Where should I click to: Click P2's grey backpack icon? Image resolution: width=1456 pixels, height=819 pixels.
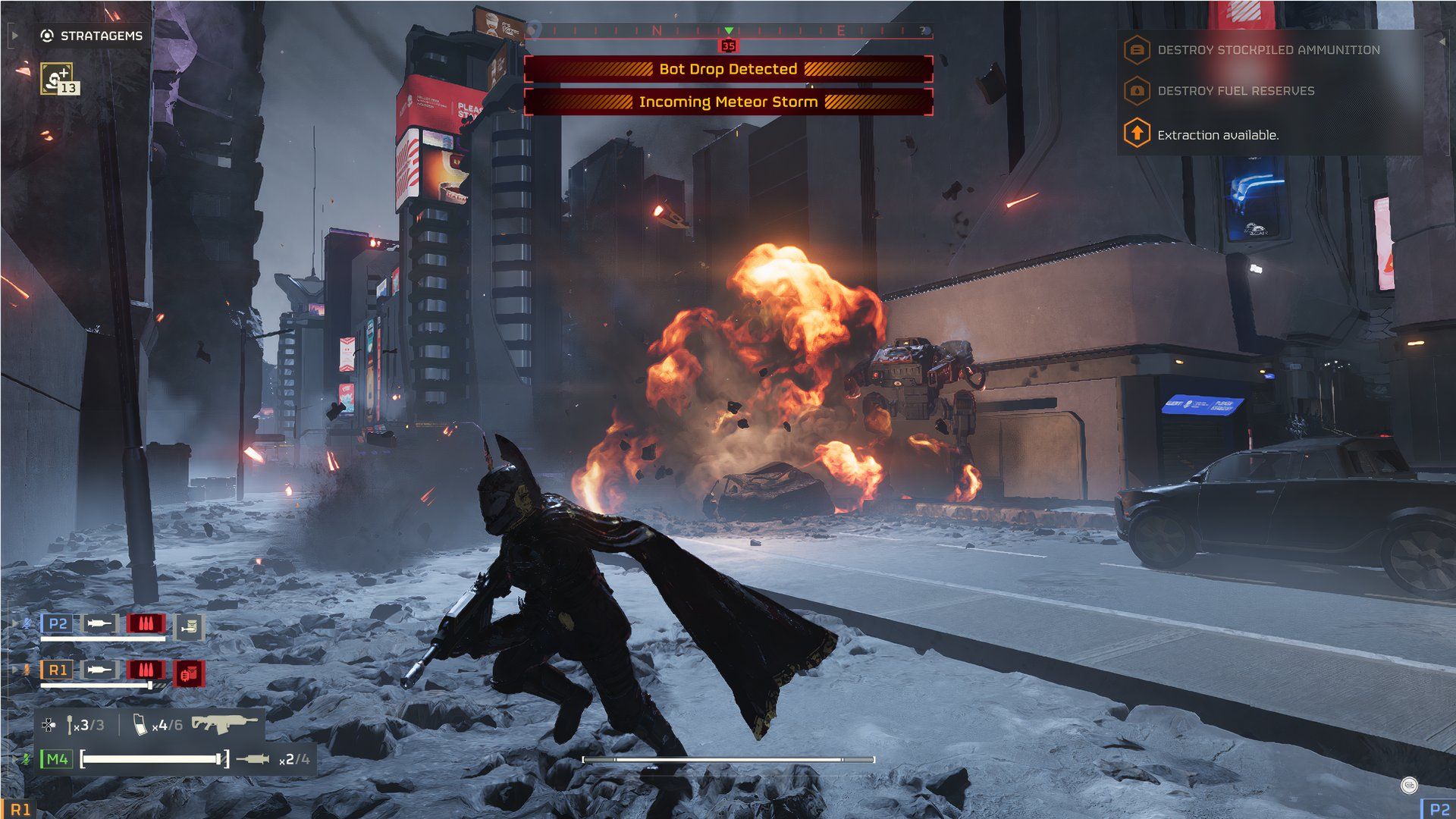(190, 626)
